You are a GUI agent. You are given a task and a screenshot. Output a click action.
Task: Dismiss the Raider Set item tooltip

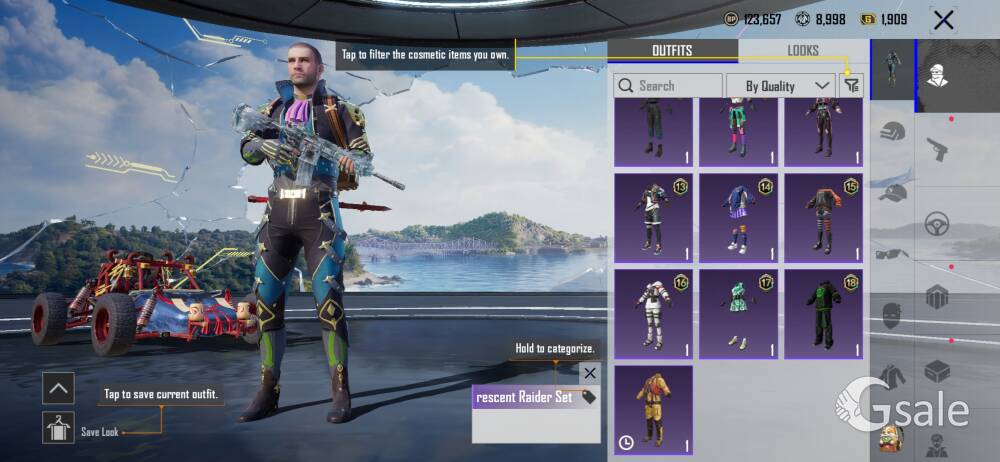590,373
